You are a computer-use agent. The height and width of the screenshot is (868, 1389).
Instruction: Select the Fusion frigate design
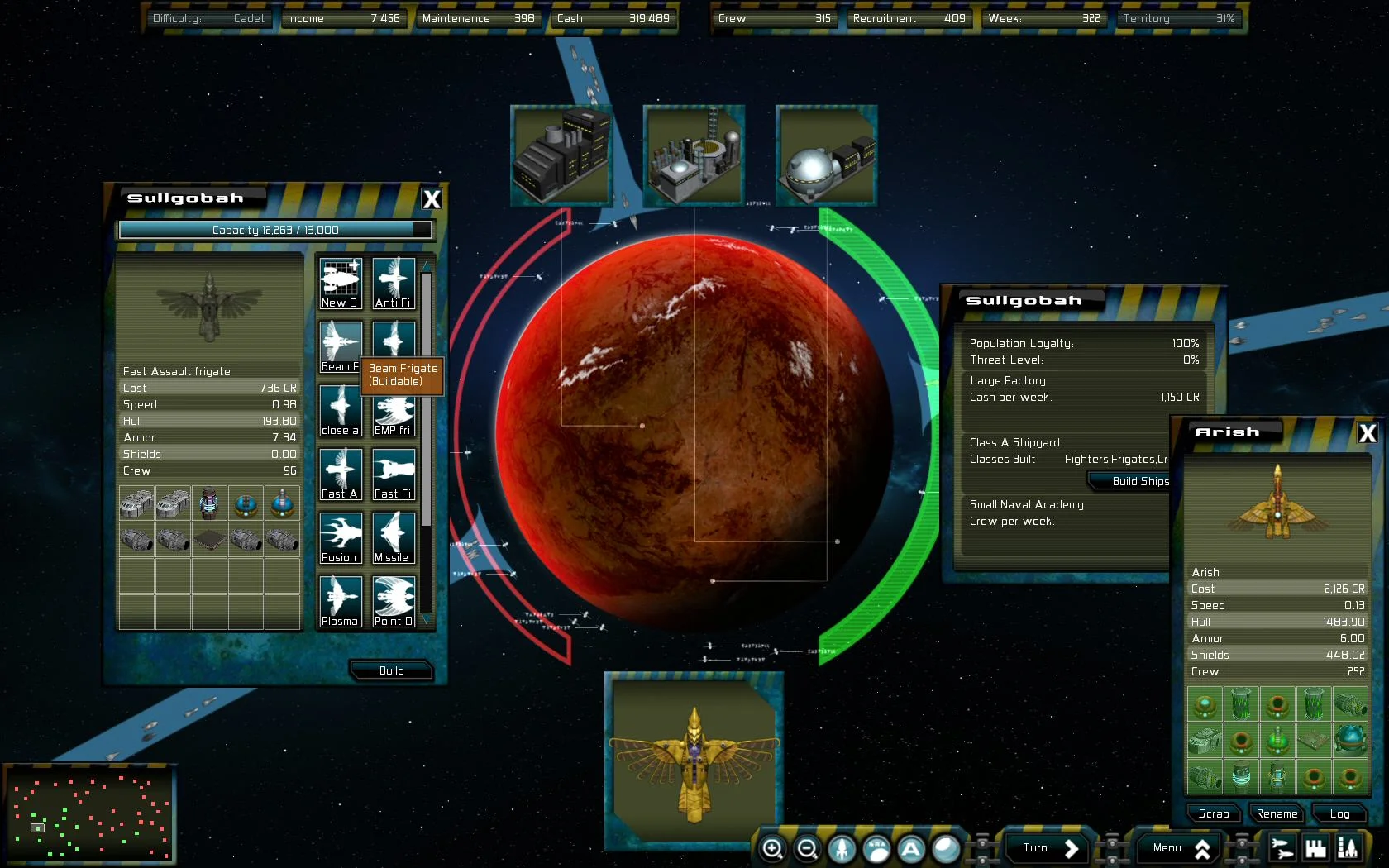coord(339,537)
